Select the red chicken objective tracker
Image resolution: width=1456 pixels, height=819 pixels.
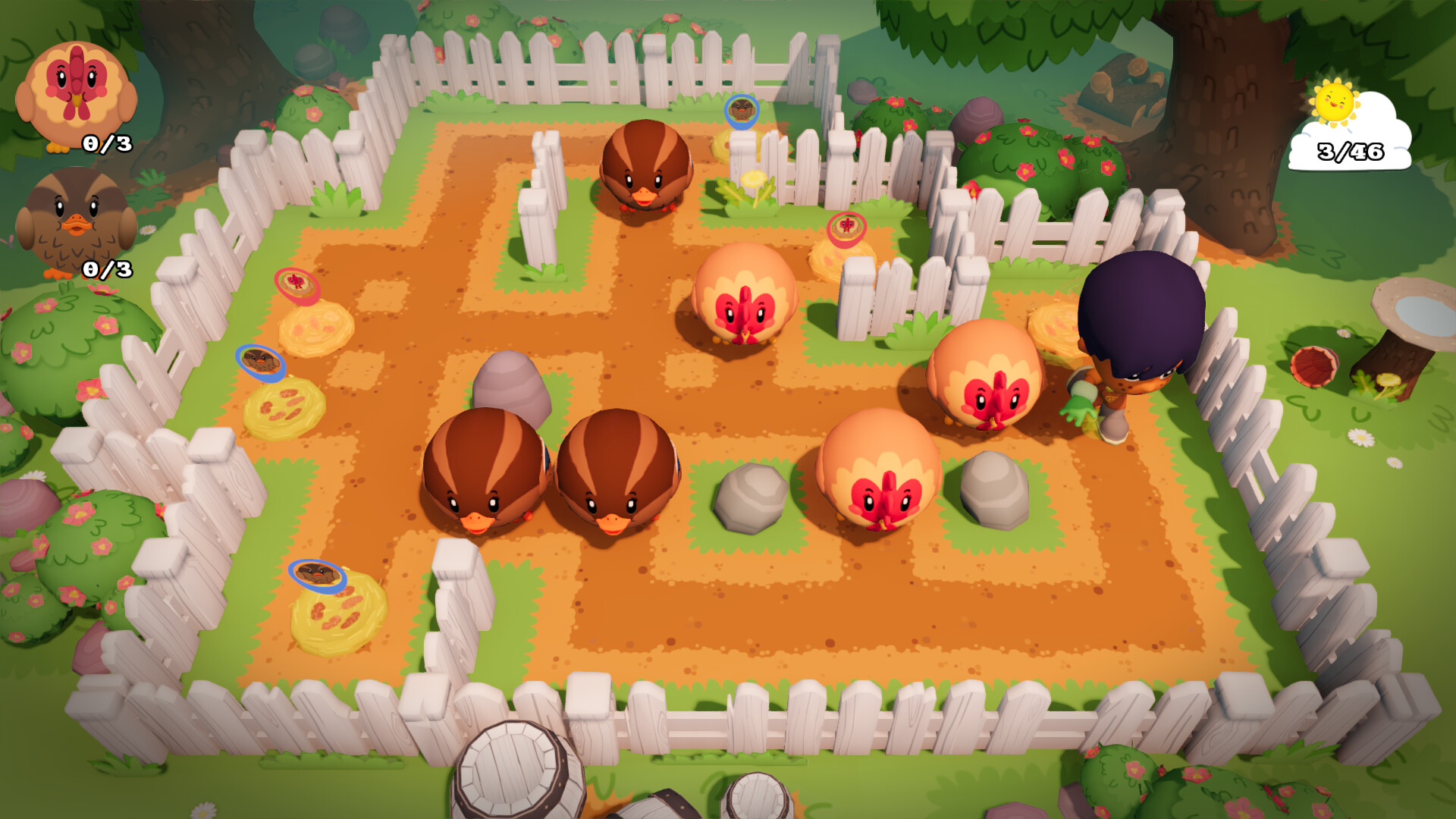(x=77, y=96)
